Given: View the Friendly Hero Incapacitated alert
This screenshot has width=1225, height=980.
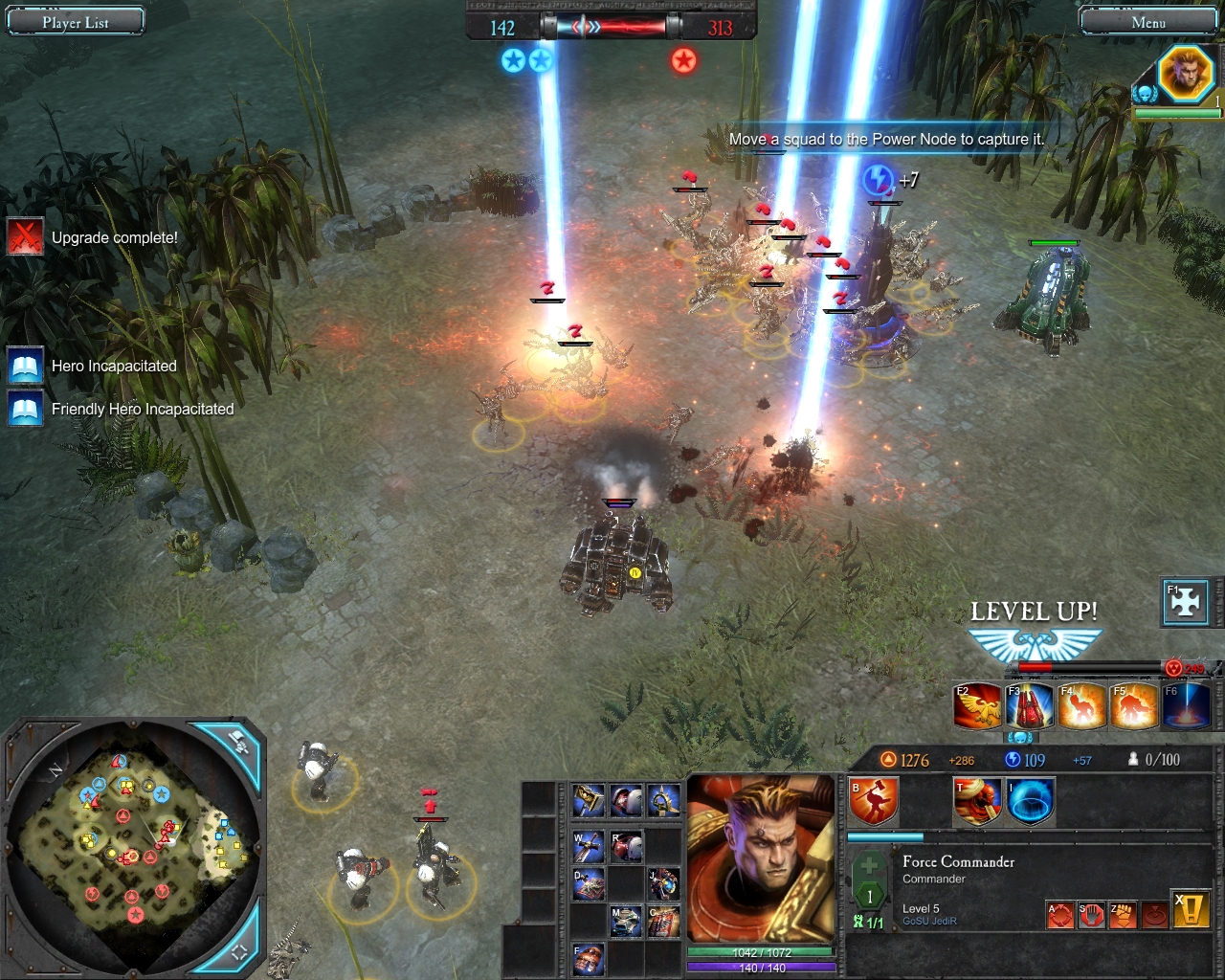Looking at the screenshot, I should click(x=25, y=409).
